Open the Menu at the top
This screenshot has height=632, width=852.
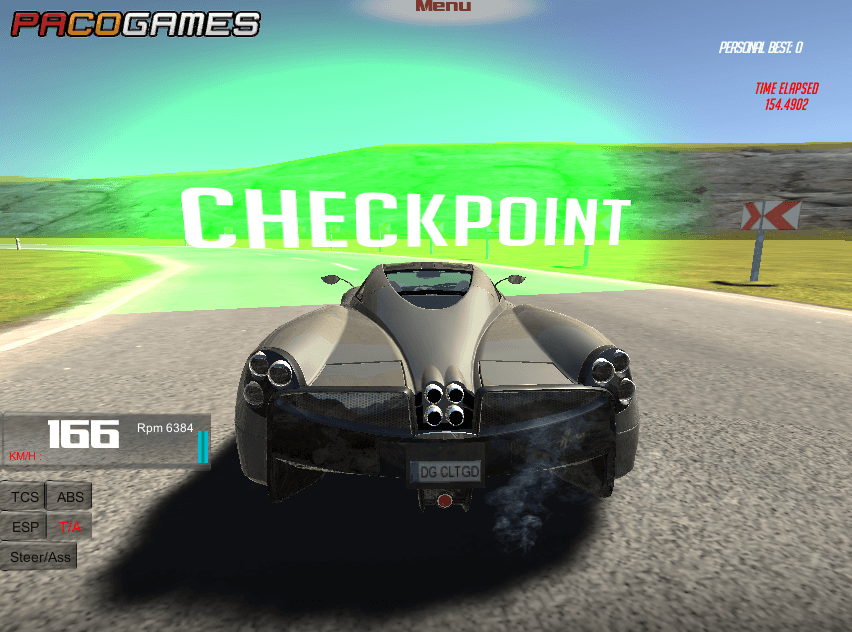(442, 7)
